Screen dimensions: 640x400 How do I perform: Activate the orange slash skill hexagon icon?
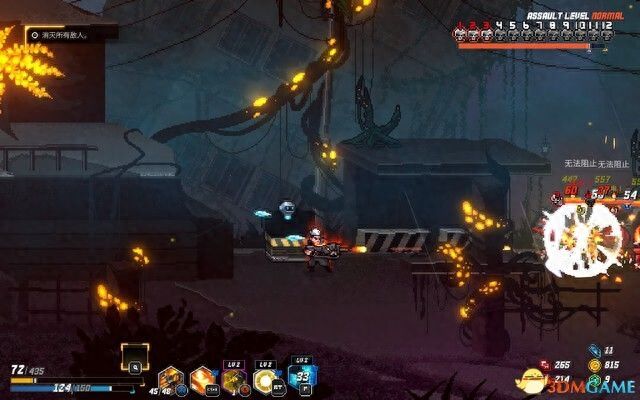(x=203, y=380)
